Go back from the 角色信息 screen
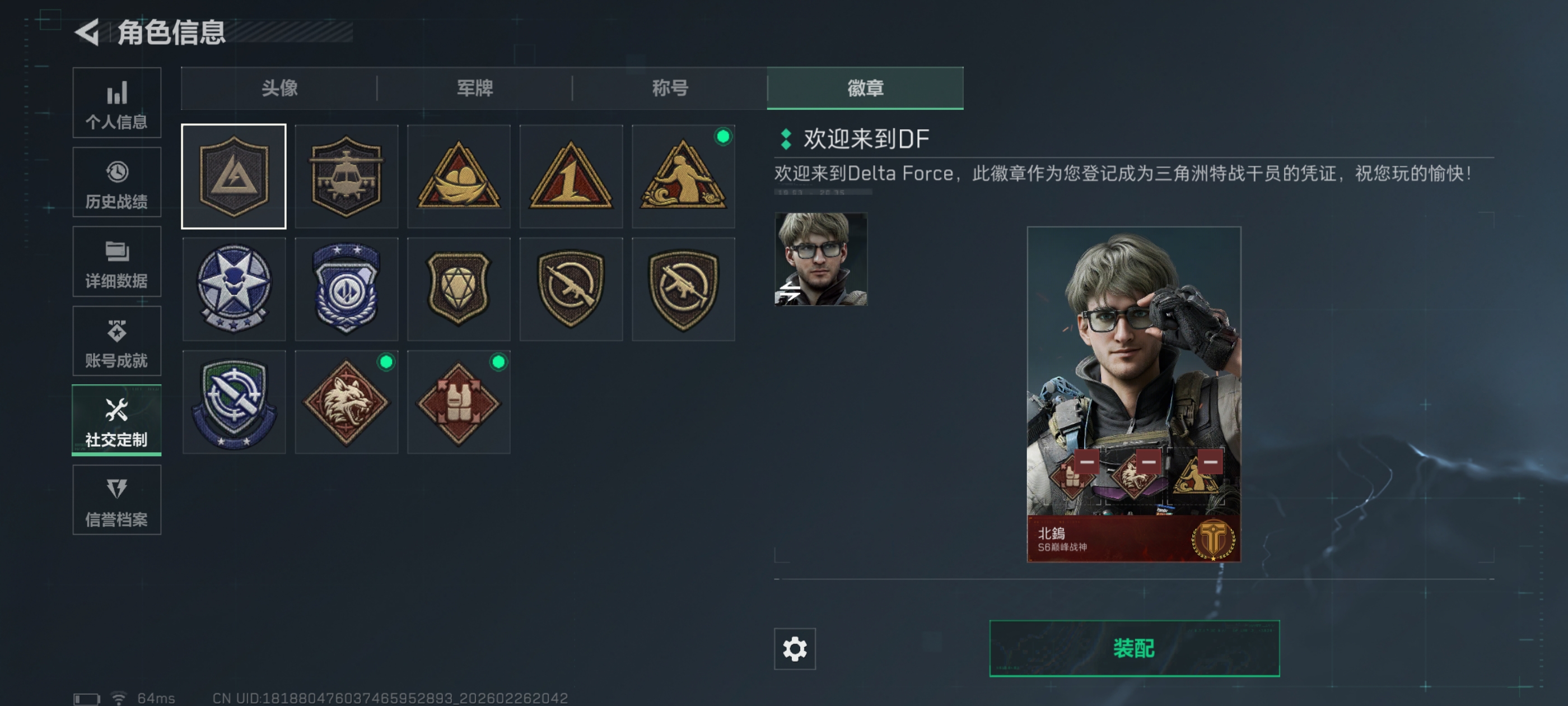Viewport: 1568px width, 706px height. 88,32
